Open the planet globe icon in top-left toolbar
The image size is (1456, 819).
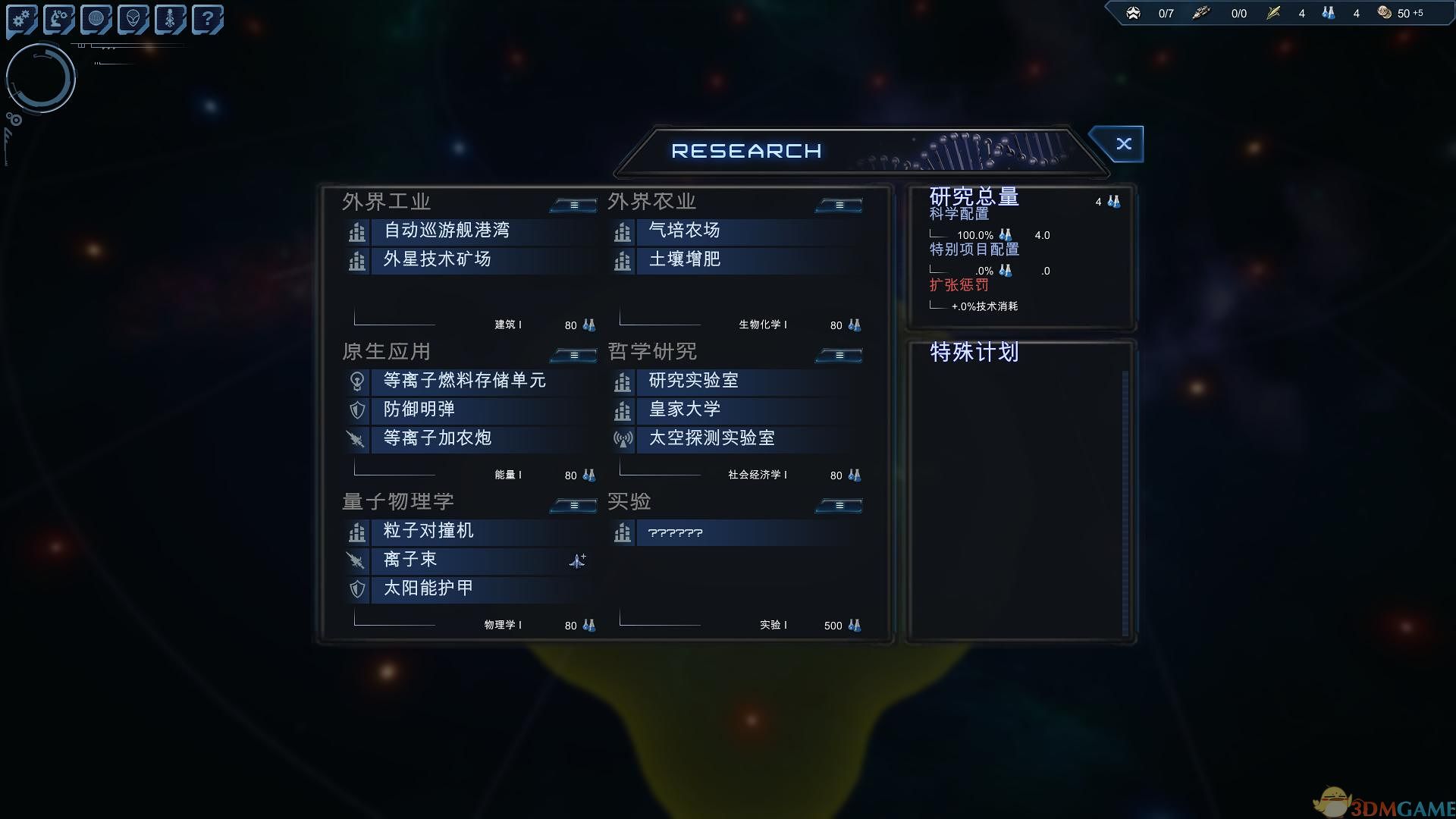pos(96,18)
